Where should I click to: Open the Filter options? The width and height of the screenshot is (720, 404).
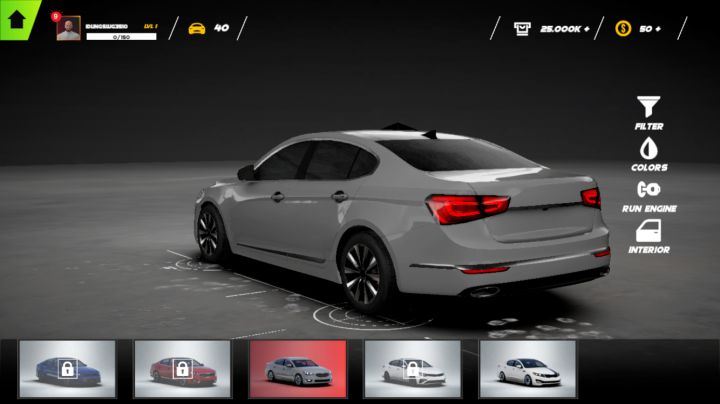(649, 112)
